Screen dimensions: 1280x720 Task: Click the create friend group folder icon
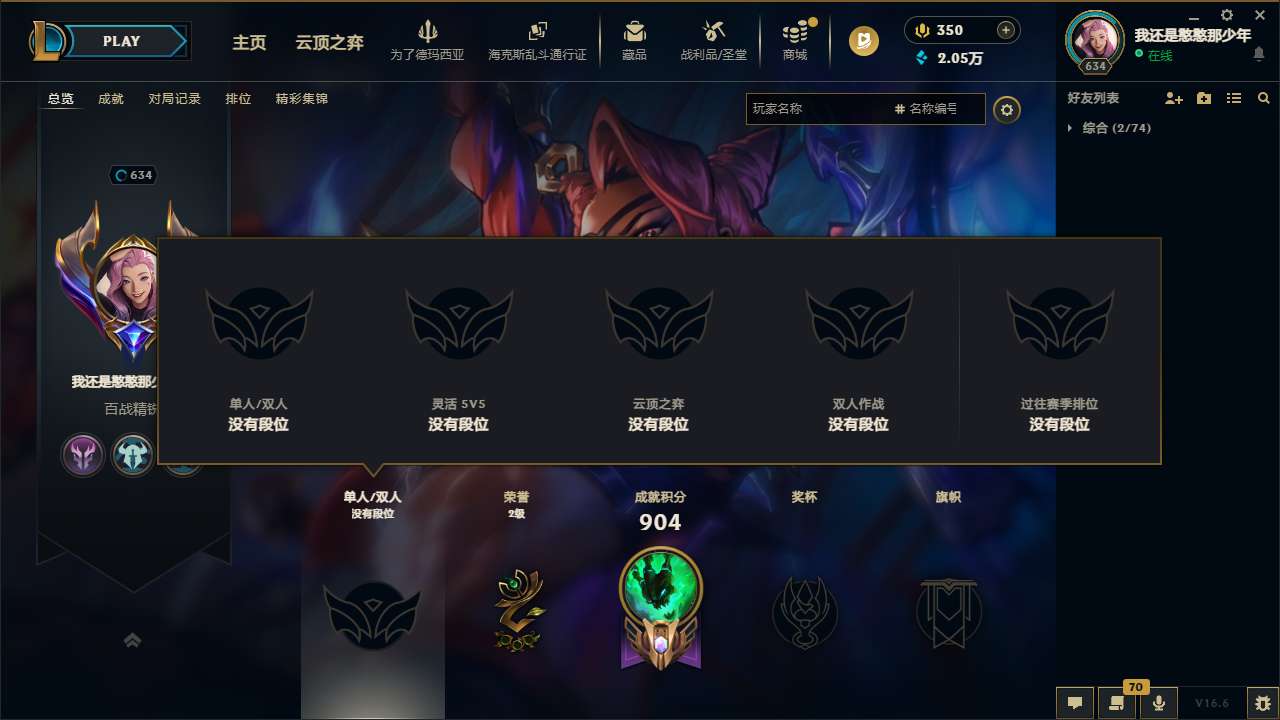click(x=1203, y=98)
